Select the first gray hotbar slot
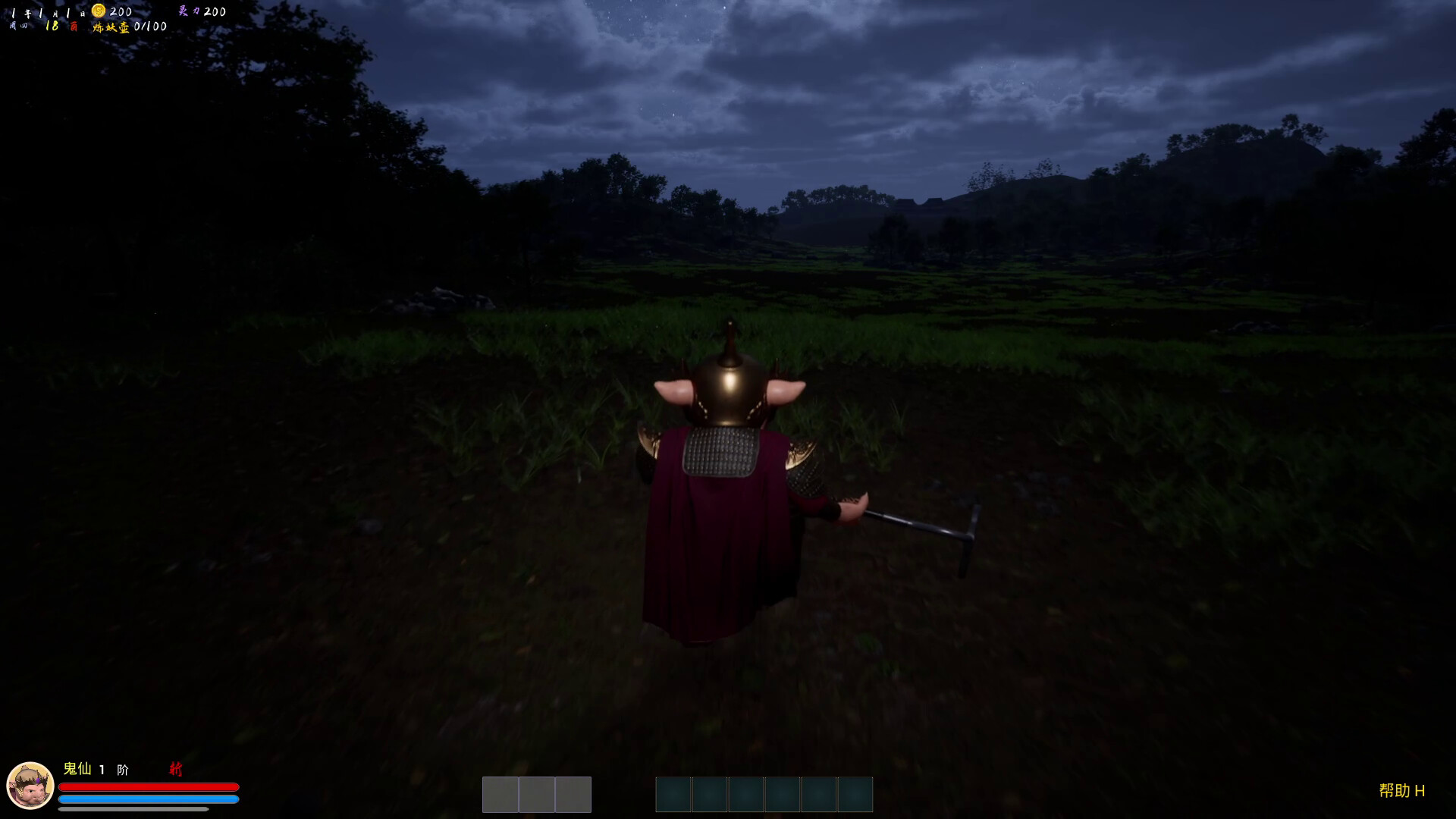 coord(500,794)
